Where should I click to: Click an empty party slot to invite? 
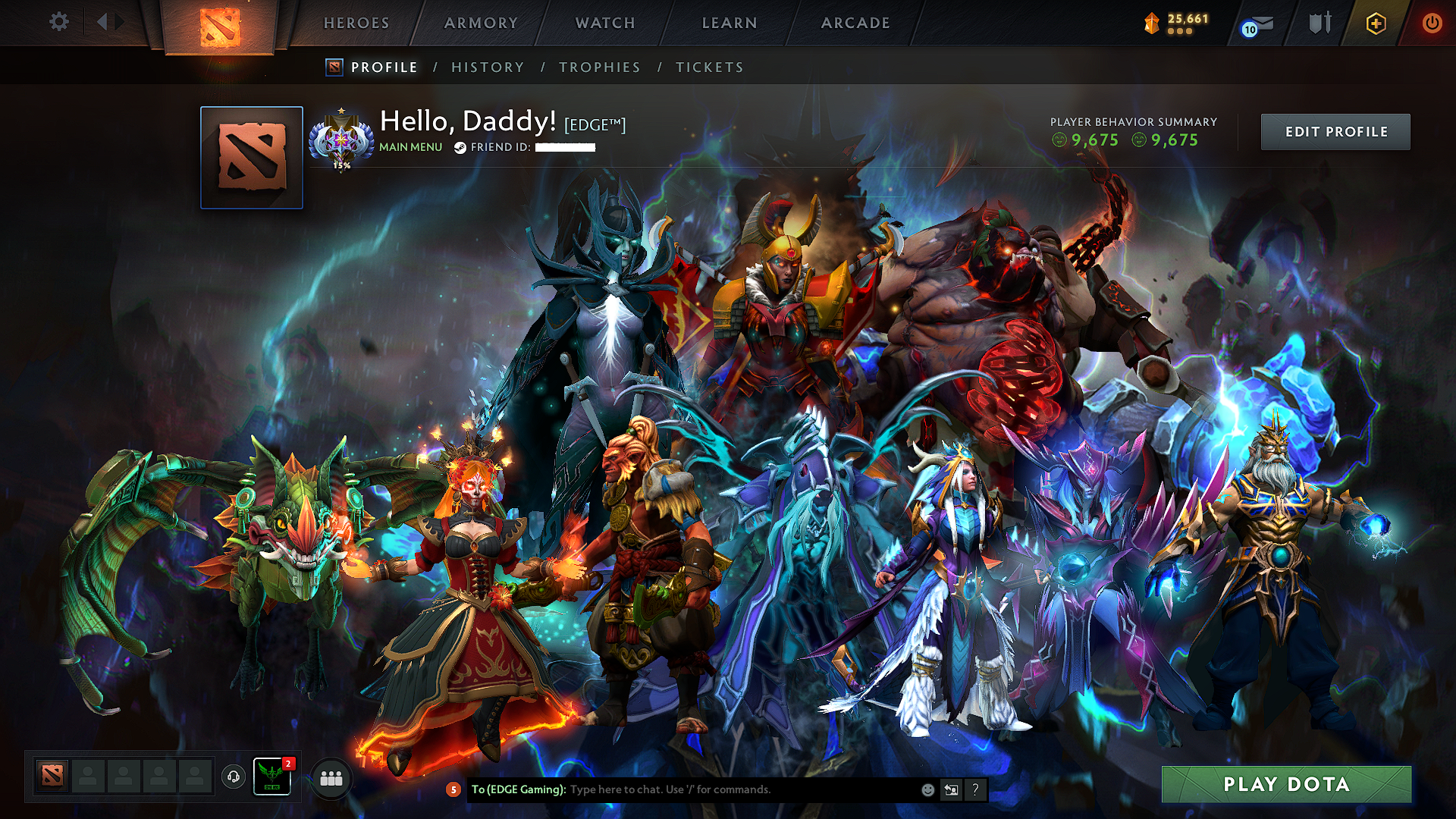pyautogui.click(x=88, y=777)
